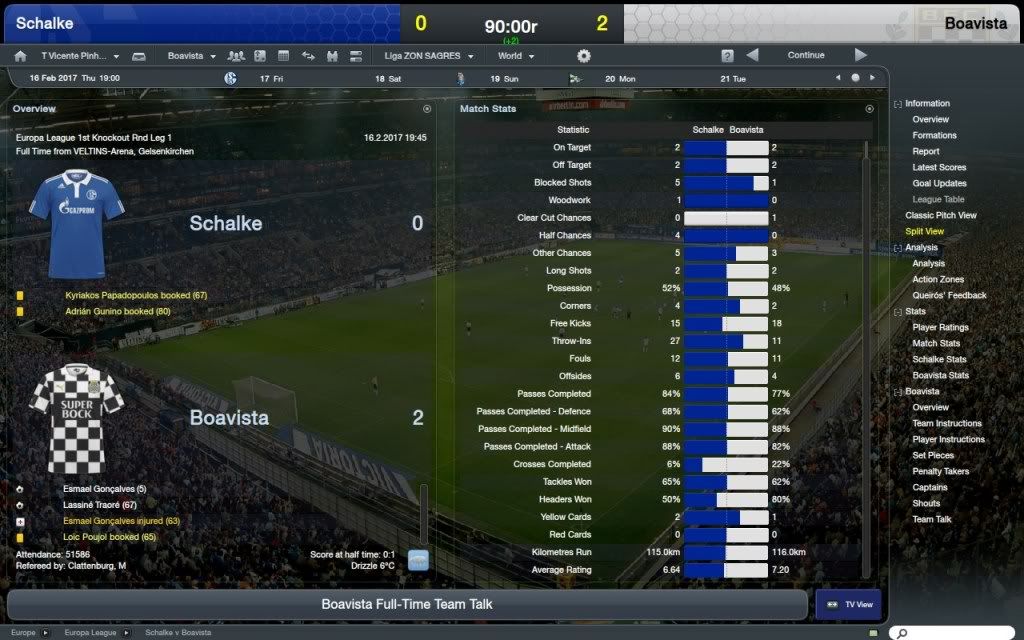Switch to Classic Pitch View
The image size is (1024, 640).
[x=941, y=215]
